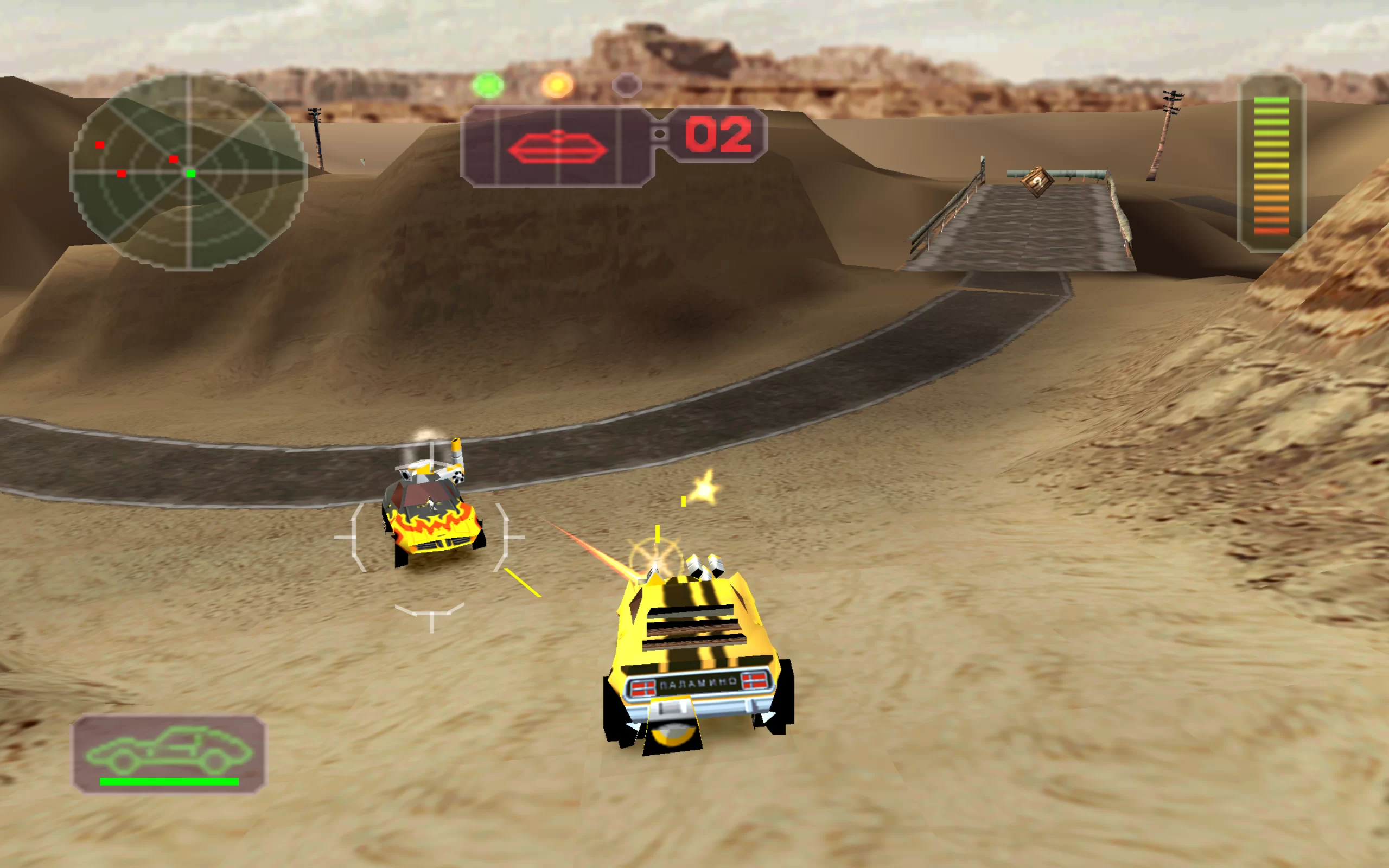The width and height of the screenshot is (1389, 868).
Task: Click the orange indicator light
Action: (557, 86)
